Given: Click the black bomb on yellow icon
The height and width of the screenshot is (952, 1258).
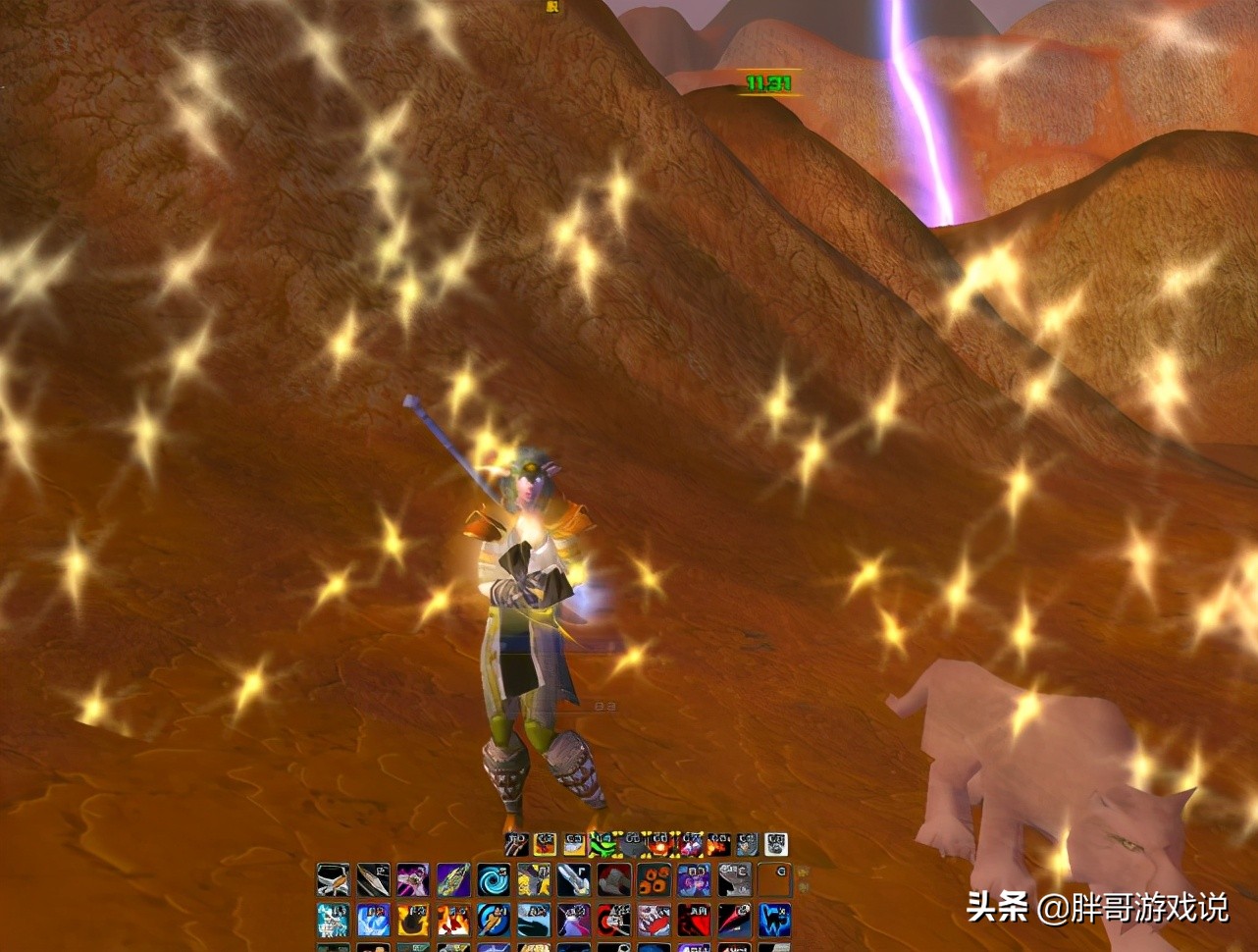Looking at the screenshot, I should (413, 920).
